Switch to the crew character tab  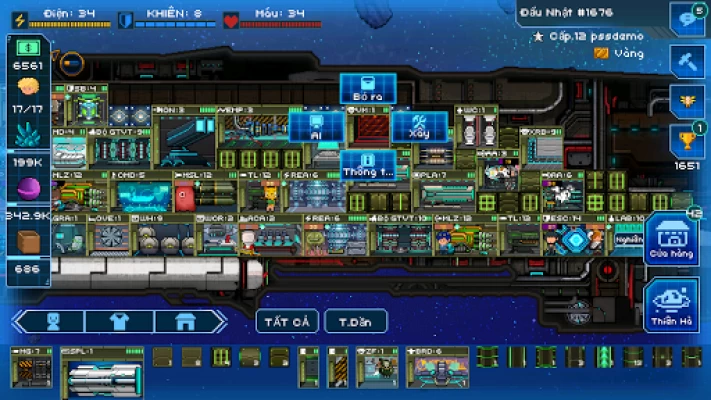click(54, 322)
